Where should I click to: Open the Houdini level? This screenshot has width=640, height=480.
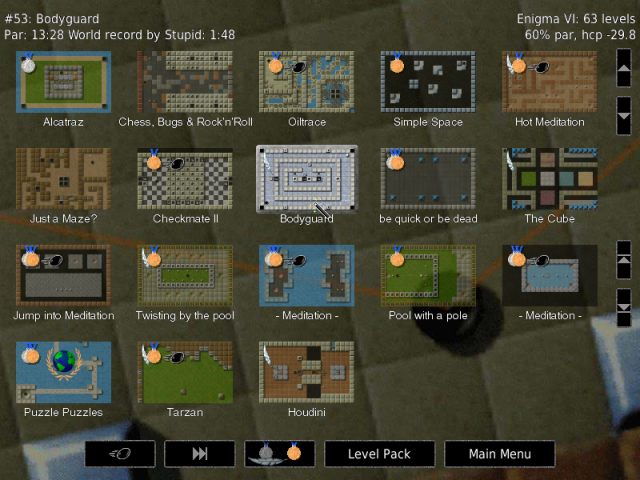coord(306,371)
